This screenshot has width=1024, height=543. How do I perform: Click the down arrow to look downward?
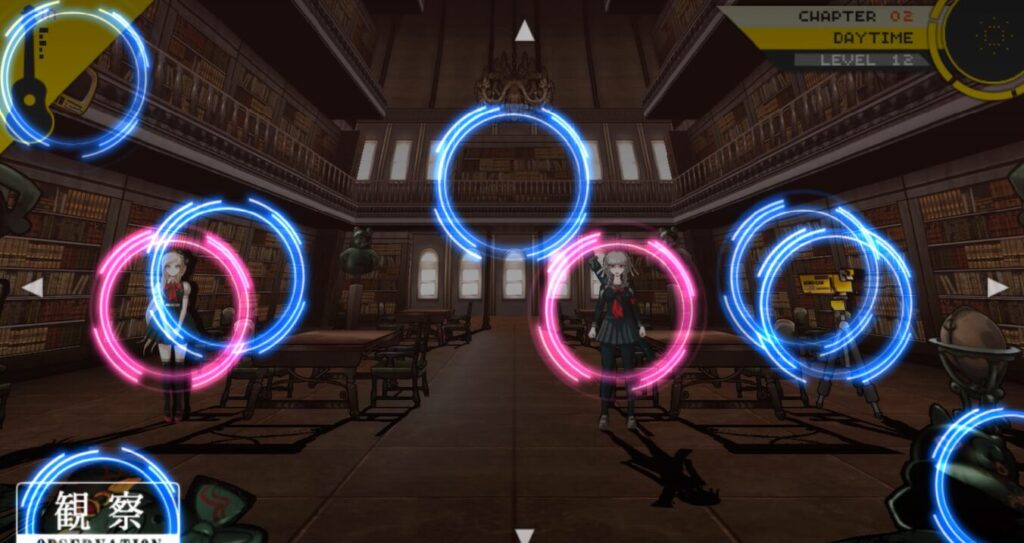523,534
